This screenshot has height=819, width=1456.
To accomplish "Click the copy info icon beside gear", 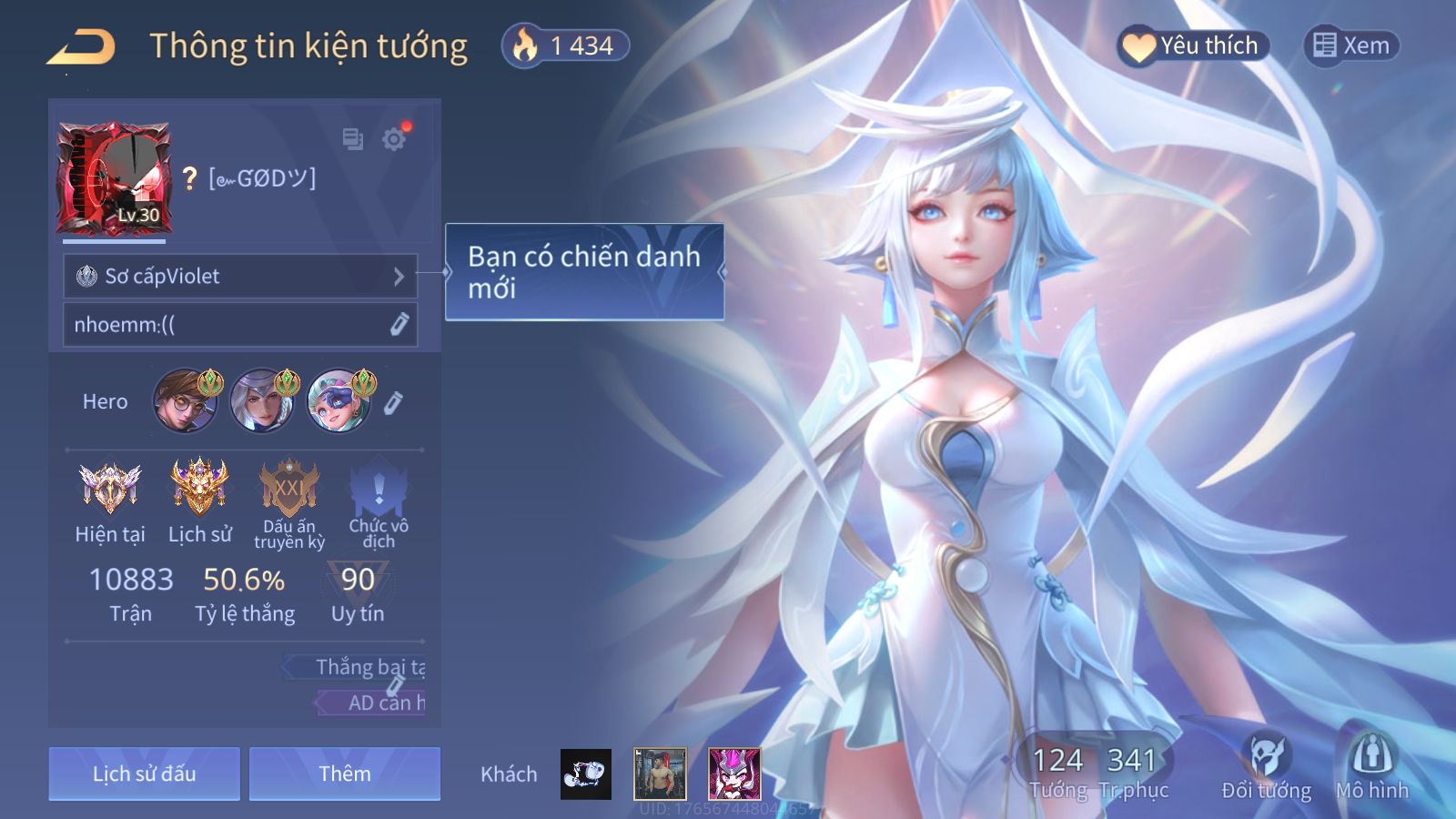I will click(x=352, y=139).
